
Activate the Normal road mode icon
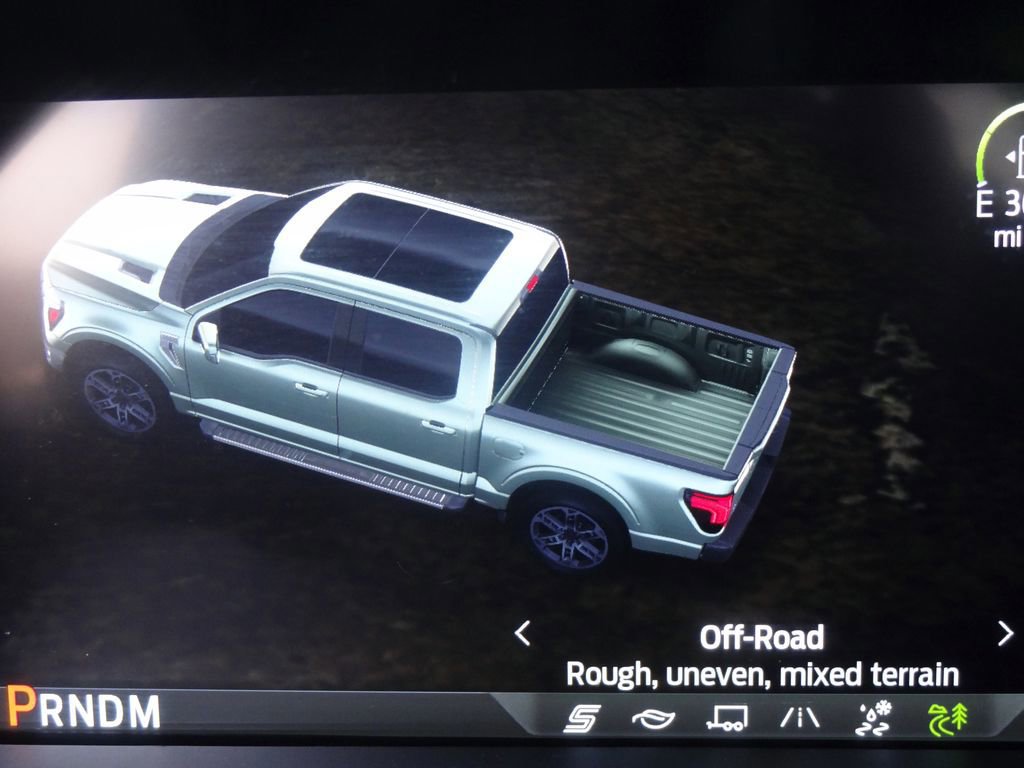(x=799, y=718)
